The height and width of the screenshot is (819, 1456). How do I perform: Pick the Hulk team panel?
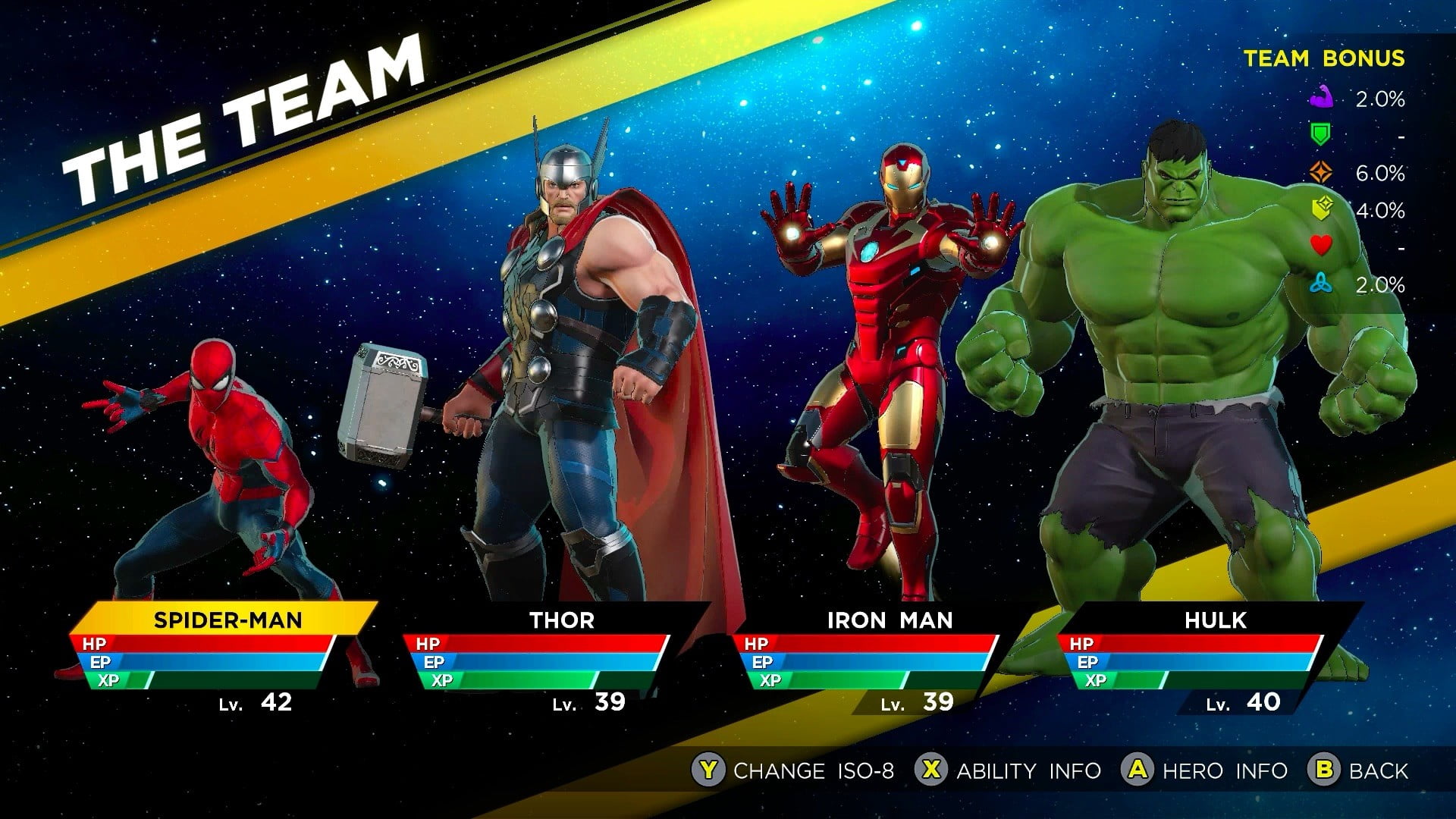[x=1215, y=620]
